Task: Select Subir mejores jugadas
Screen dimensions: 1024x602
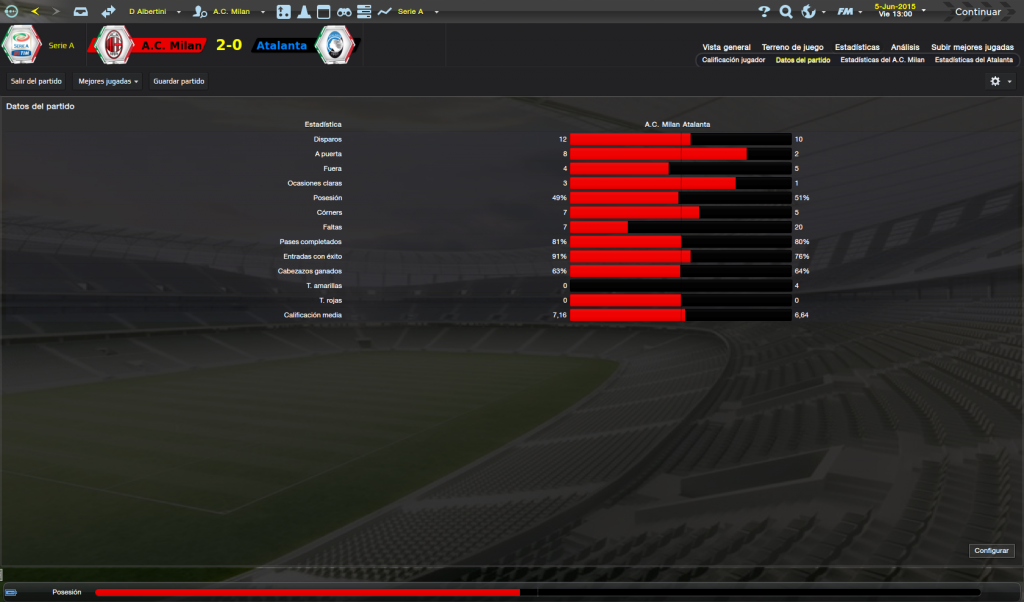Action: pyautogui.click(x=972, y=47)
